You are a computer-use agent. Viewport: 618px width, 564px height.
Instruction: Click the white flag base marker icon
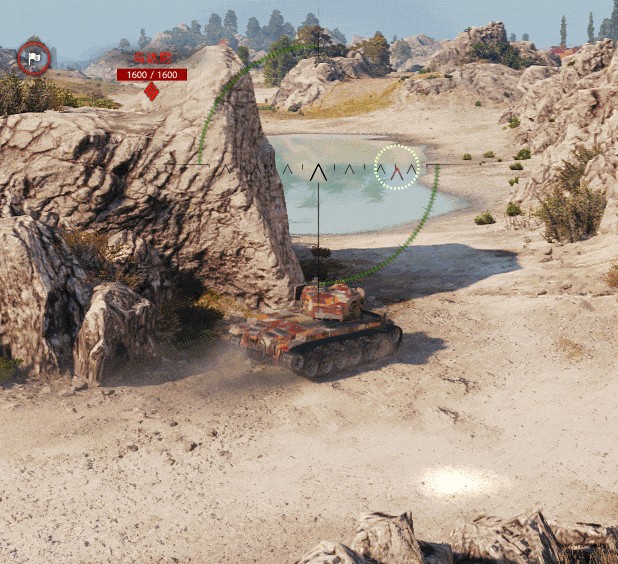pos(33,58)
